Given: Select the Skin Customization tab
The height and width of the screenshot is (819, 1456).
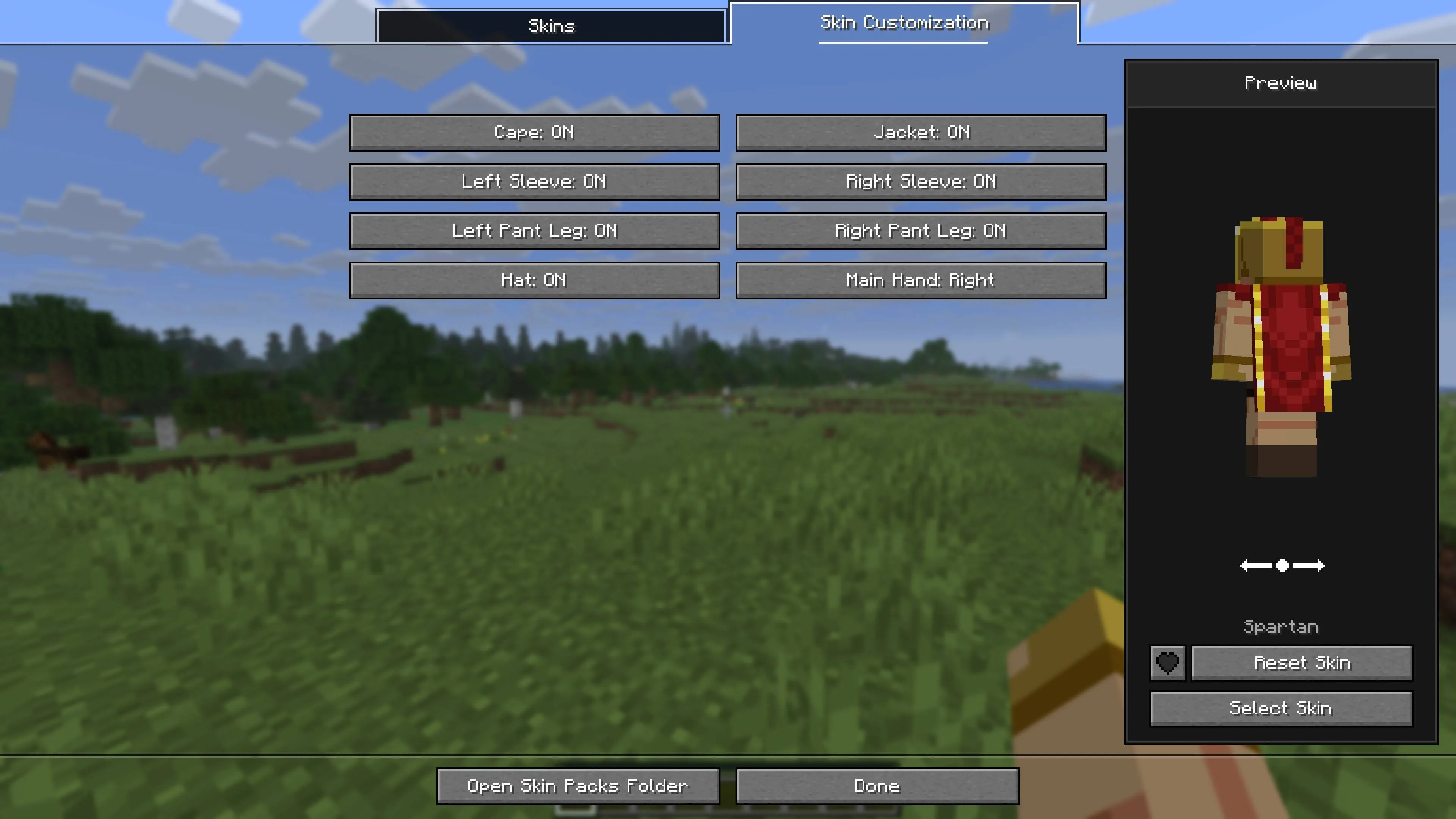Looking at the screenshot, I should coord(904,23).
